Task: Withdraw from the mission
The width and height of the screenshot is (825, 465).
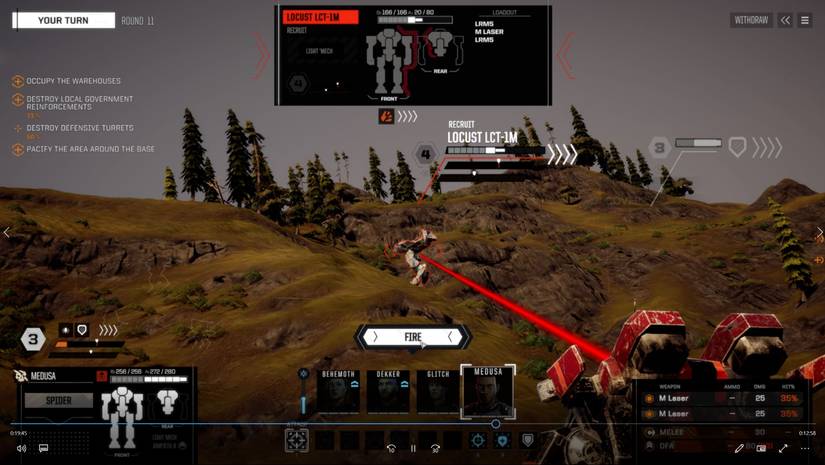Action: tap(751, 20)
